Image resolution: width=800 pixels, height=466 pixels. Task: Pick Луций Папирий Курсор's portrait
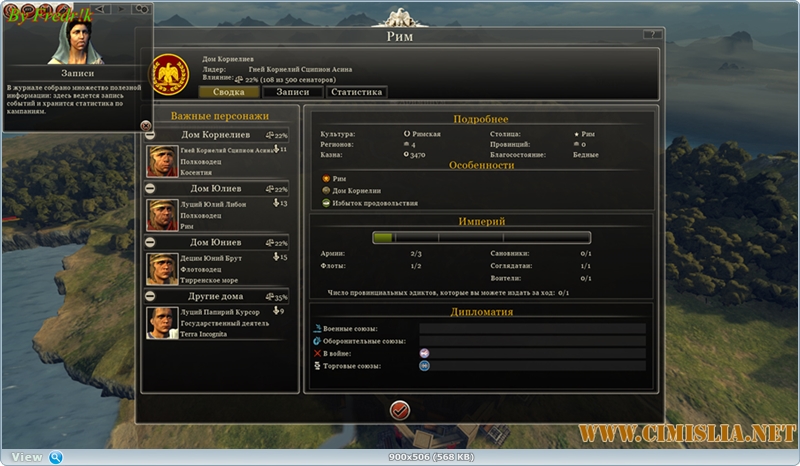click(x=162, y=322)
